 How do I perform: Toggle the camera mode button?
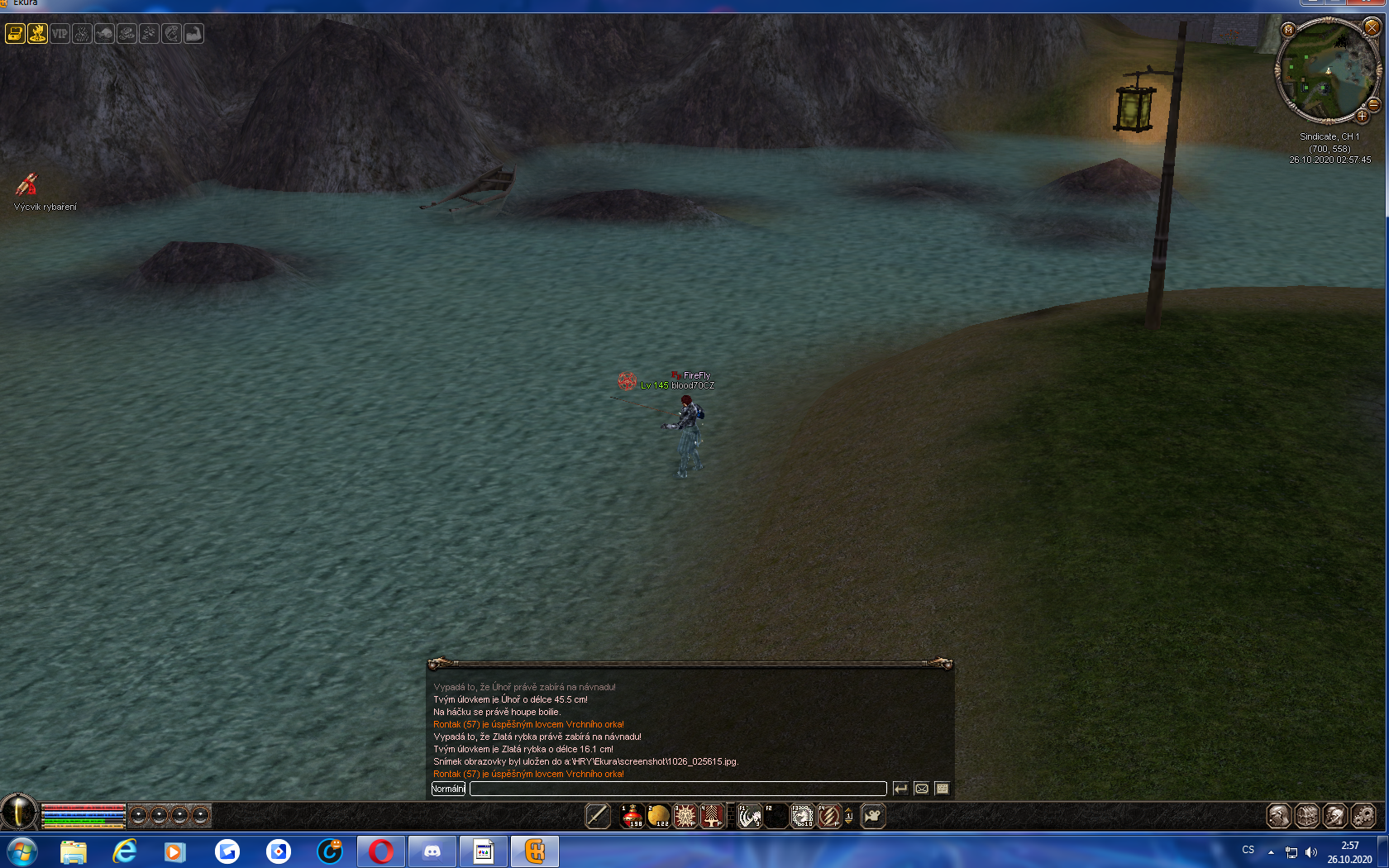click(x=873, y=816)
